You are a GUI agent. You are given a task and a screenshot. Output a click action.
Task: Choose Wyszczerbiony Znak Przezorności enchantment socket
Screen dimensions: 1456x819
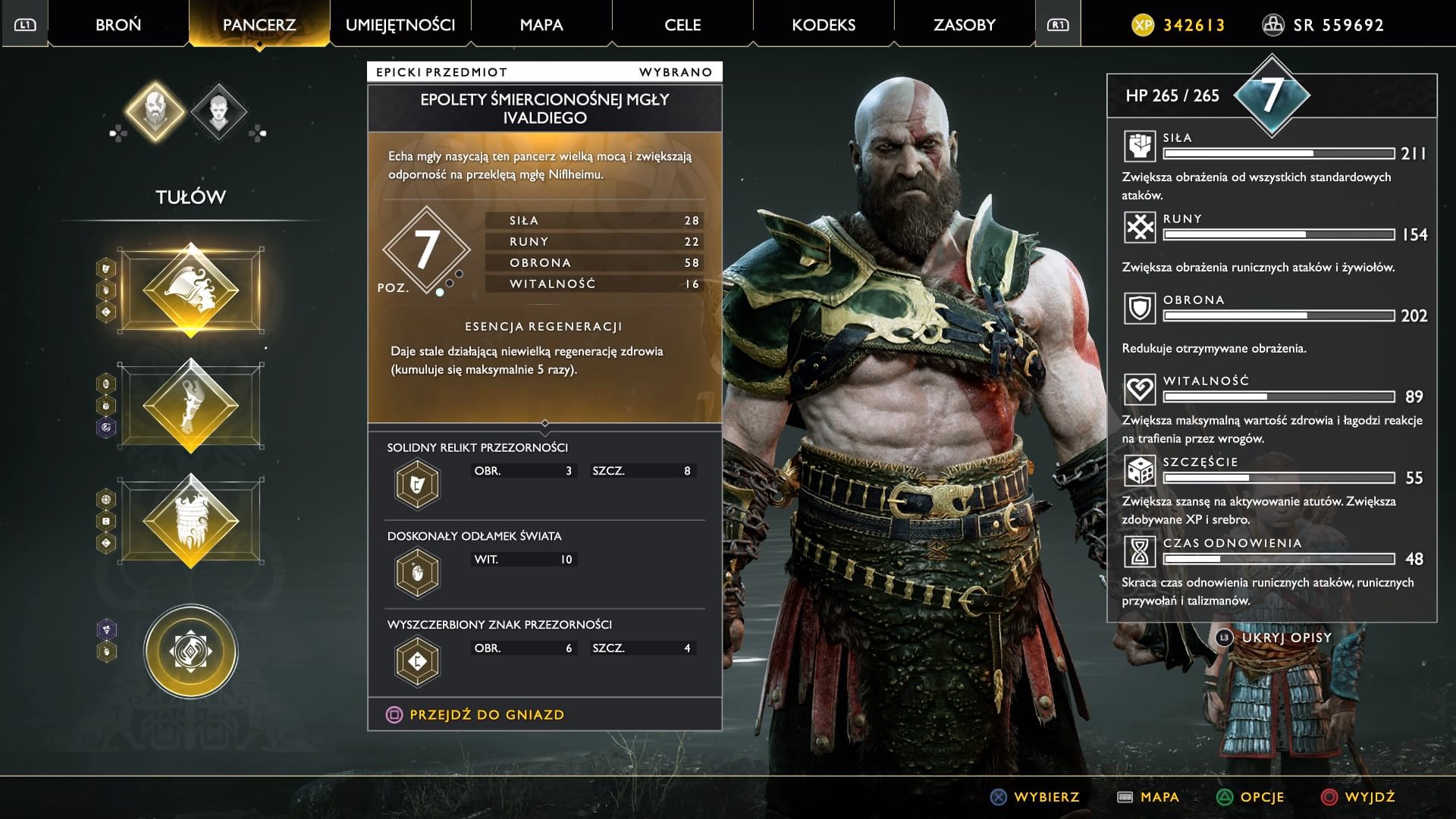(417, 661)
